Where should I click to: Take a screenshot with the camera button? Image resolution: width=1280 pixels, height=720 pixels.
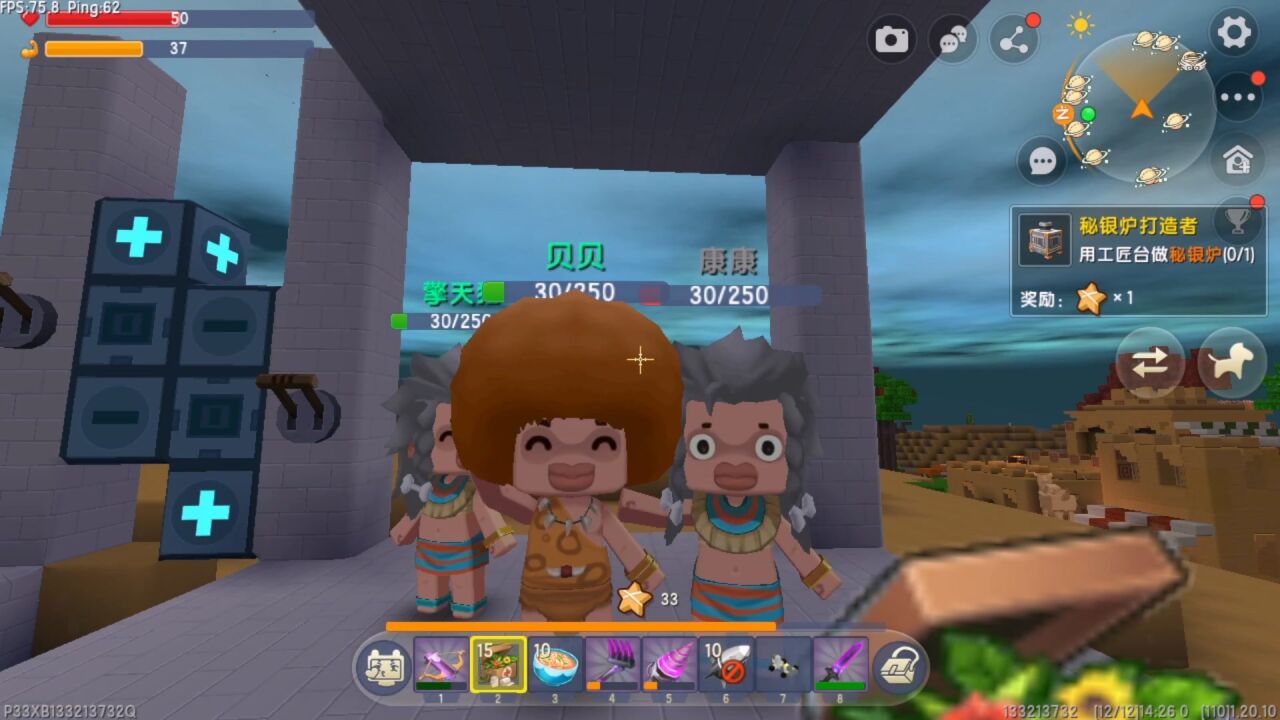pos(892,39)
